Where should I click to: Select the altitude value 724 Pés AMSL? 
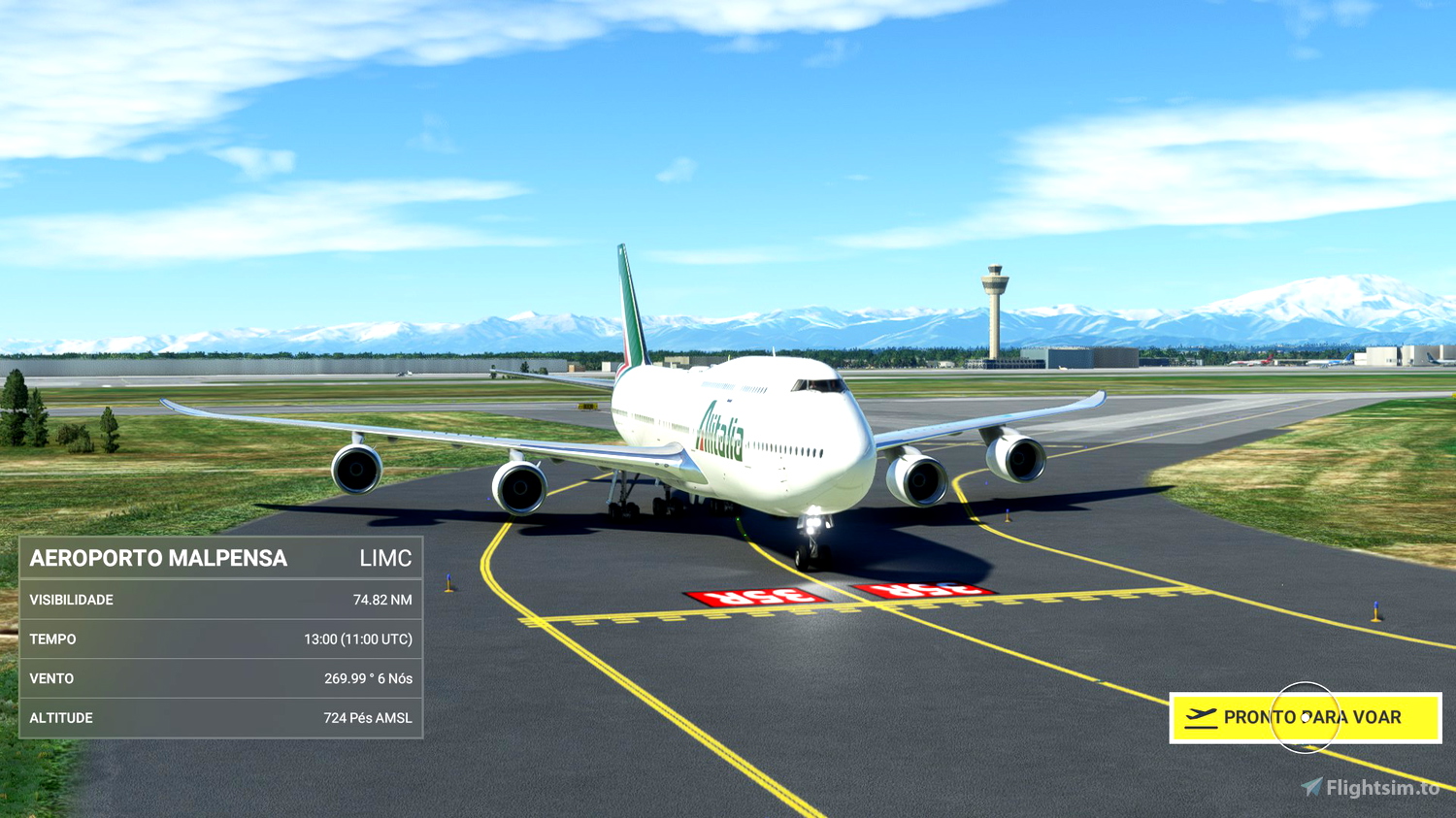[x=369, y=717]
